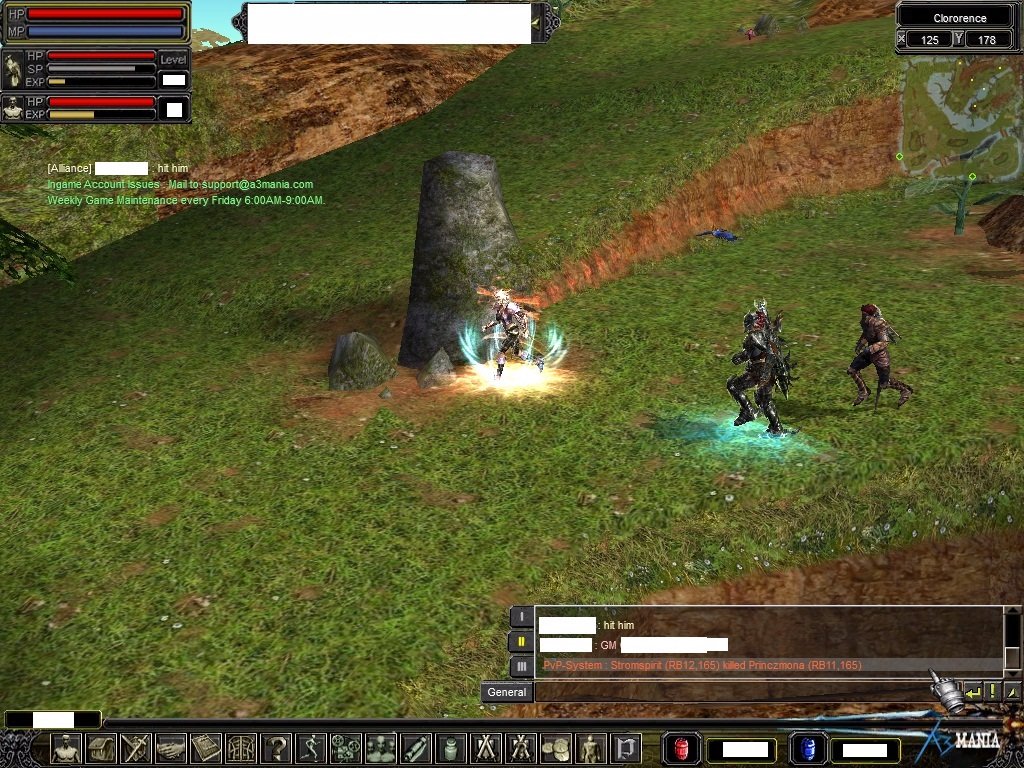This screenshot has width=1024, height=768.
Task: Switch to chat tab I
Action: click(x=521, y=617)
